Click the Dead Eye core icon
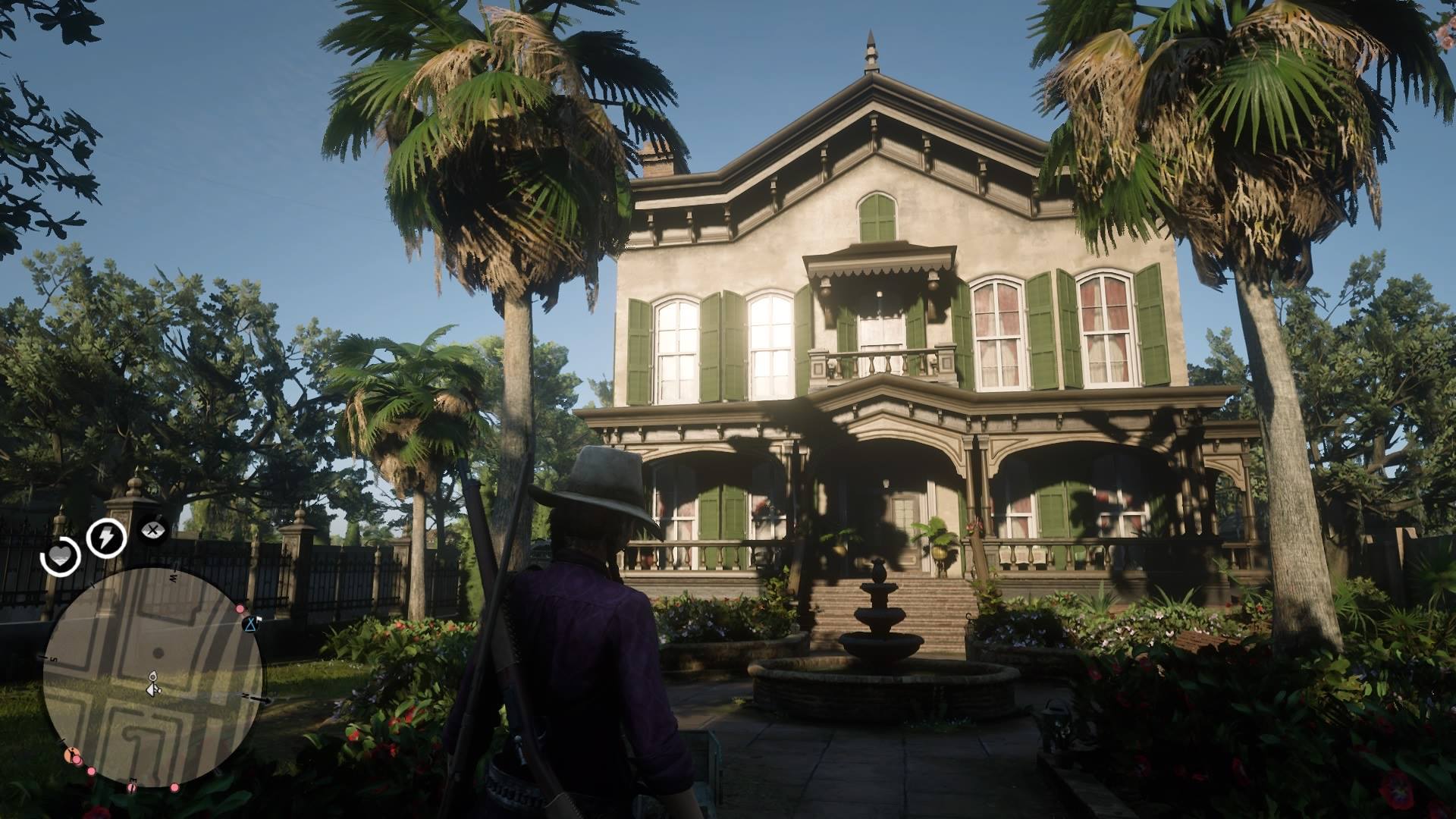1456x819 pixels. tap(153, 532)
